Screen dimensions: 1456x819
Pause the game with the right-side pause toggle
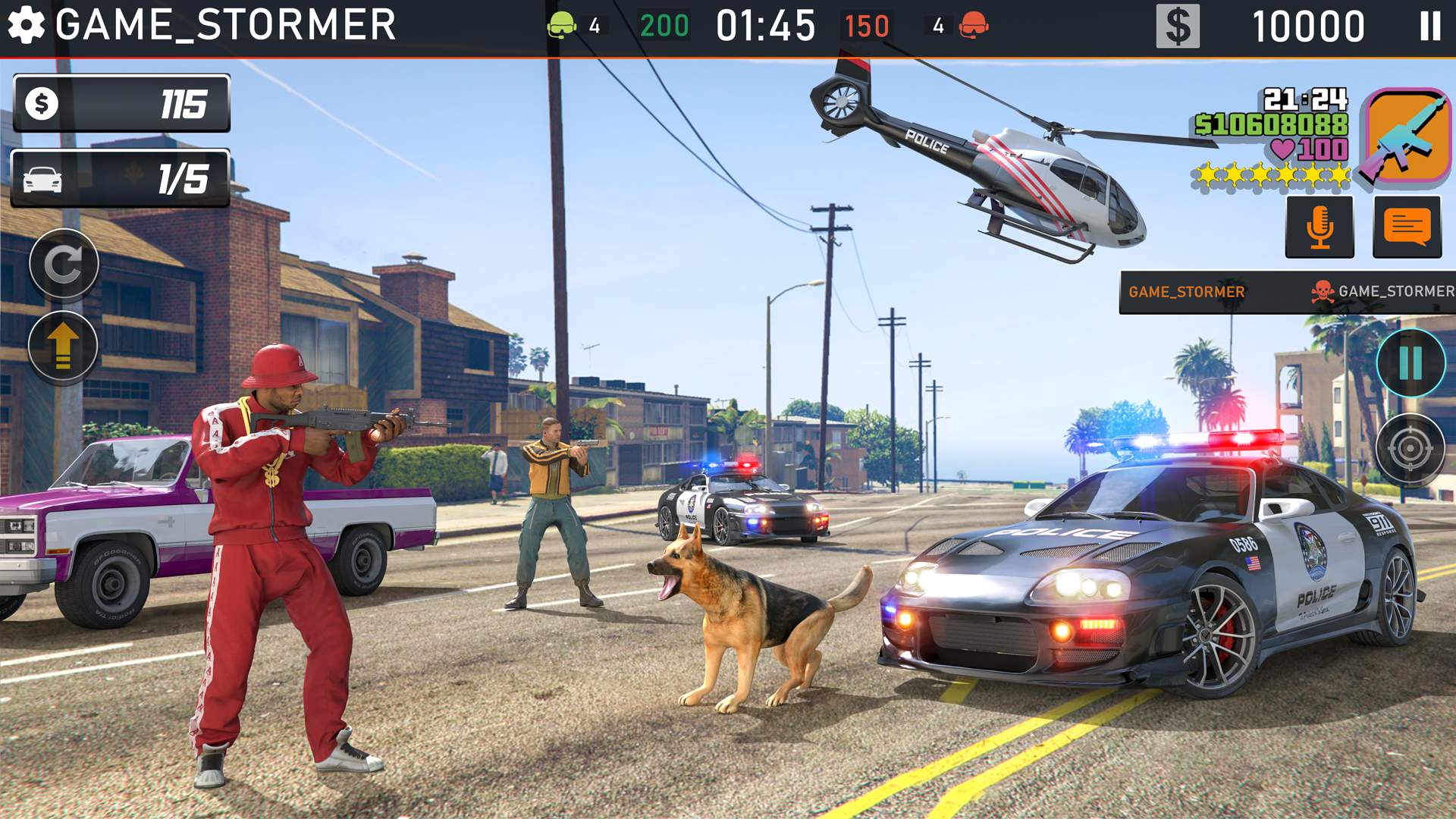pos(1412,362)
